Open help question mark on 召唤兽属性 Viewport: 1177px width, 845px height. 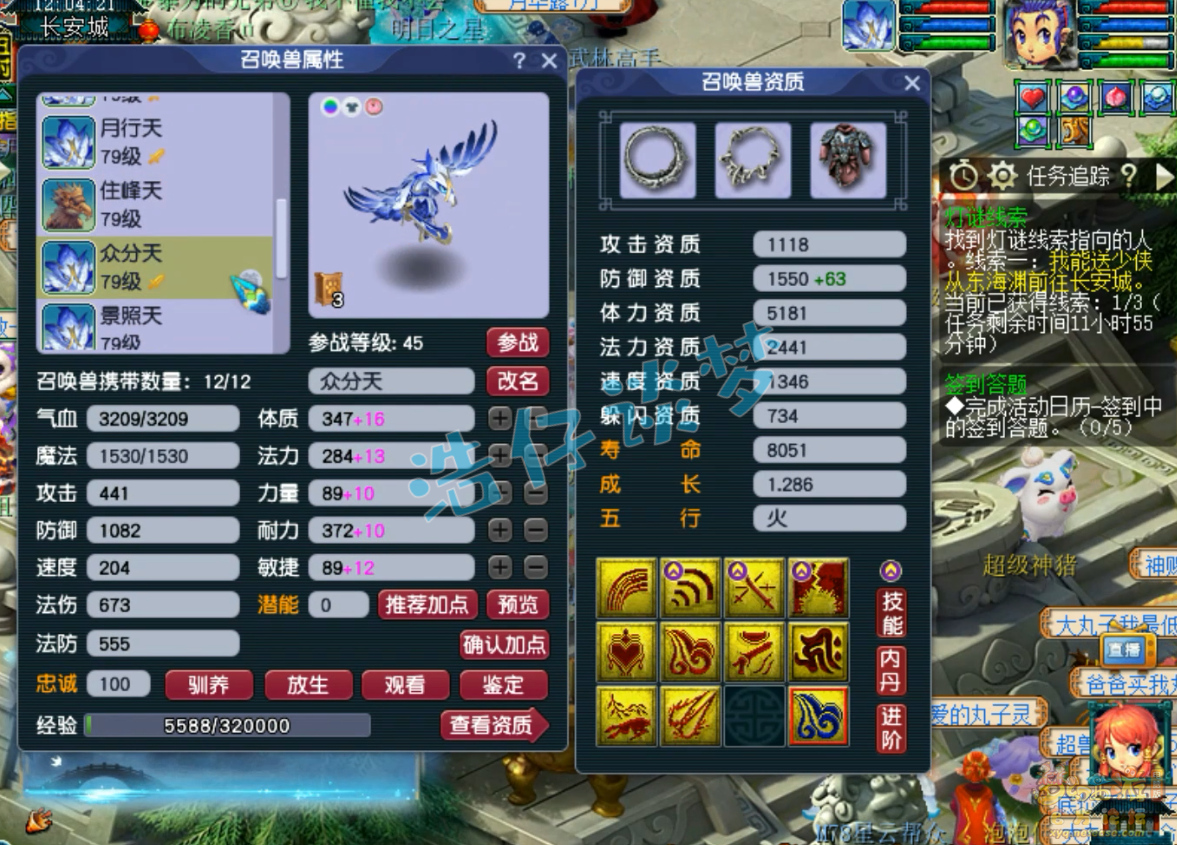point(519,61)
